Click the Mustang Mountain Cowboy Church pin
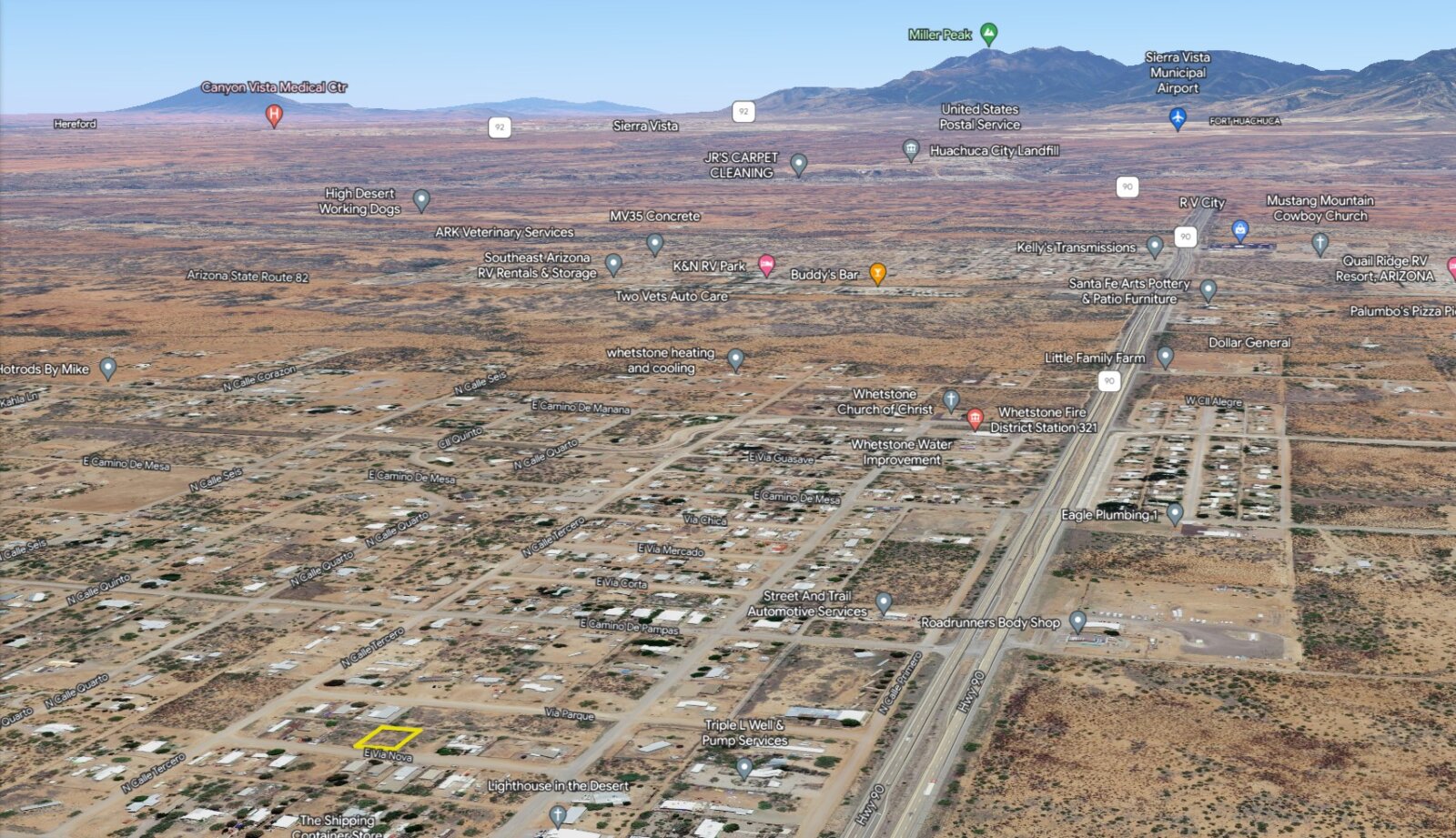 pyautogui.click(x=1319, y=242)
